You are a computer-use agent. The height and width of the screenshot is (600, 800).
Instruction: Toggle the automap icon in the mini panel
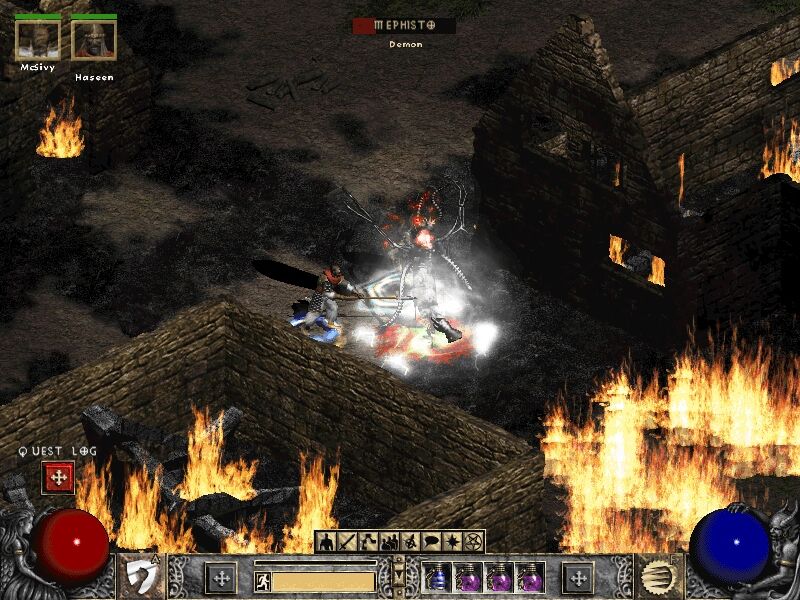(410, 542)
